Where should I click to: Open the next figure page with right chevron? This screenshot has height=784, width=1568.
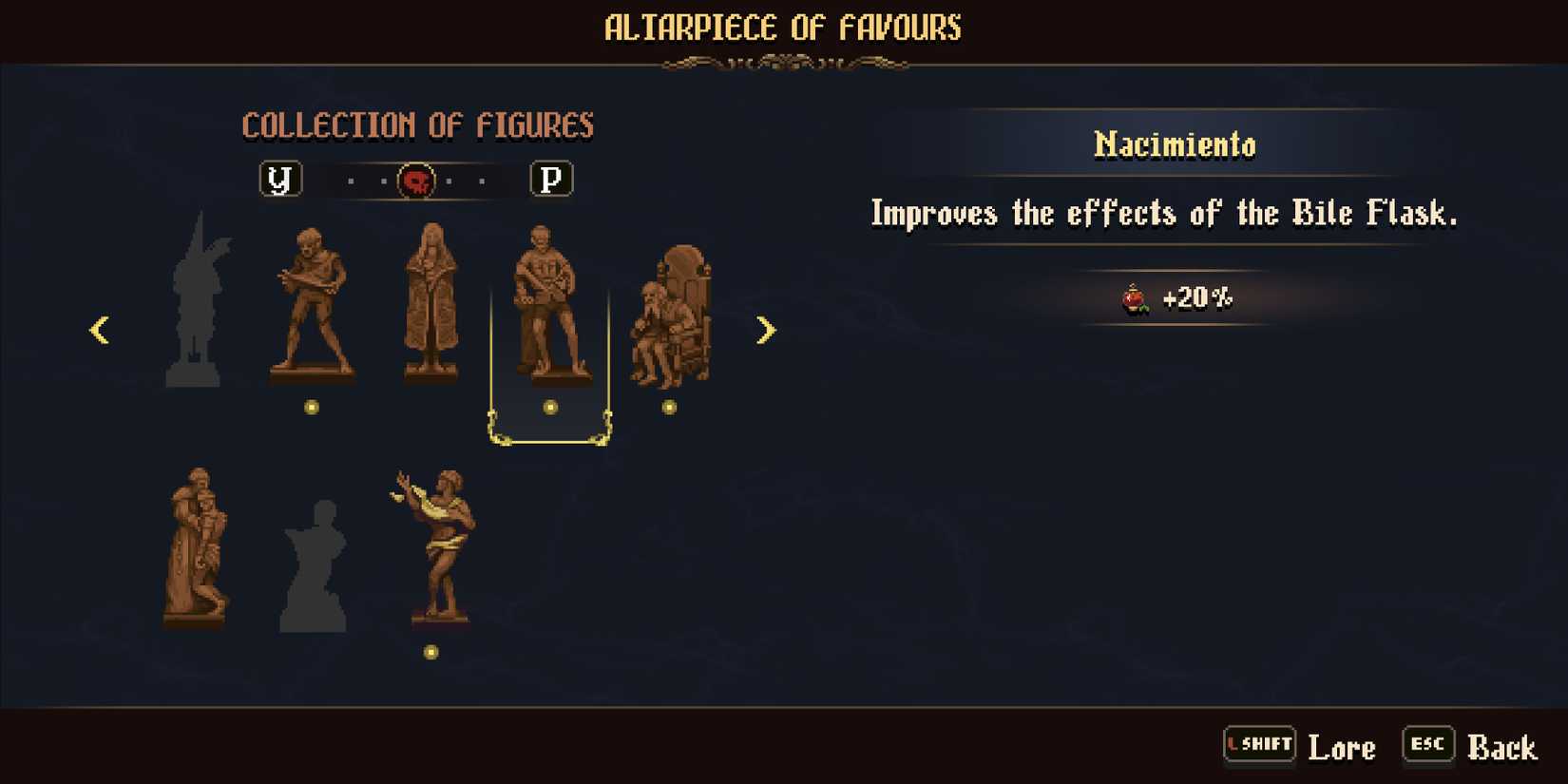(x=766, y=330)
